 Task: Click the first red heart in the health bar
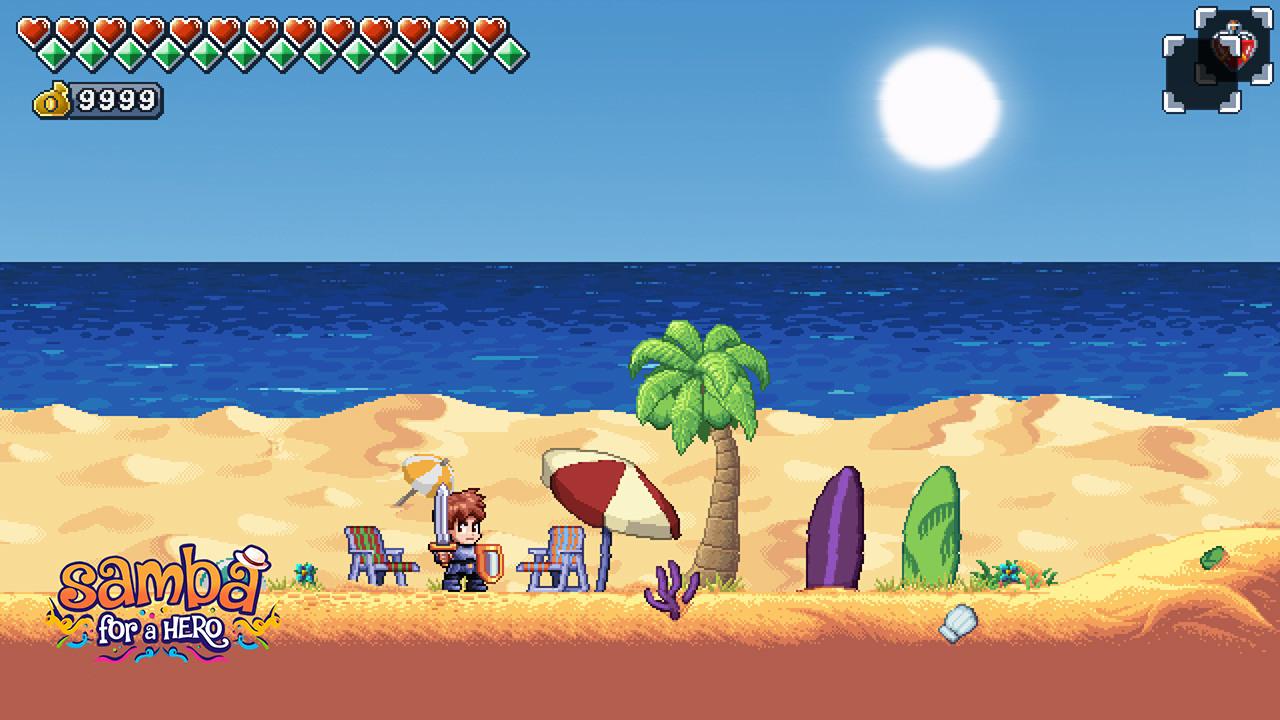pos(30,28)
